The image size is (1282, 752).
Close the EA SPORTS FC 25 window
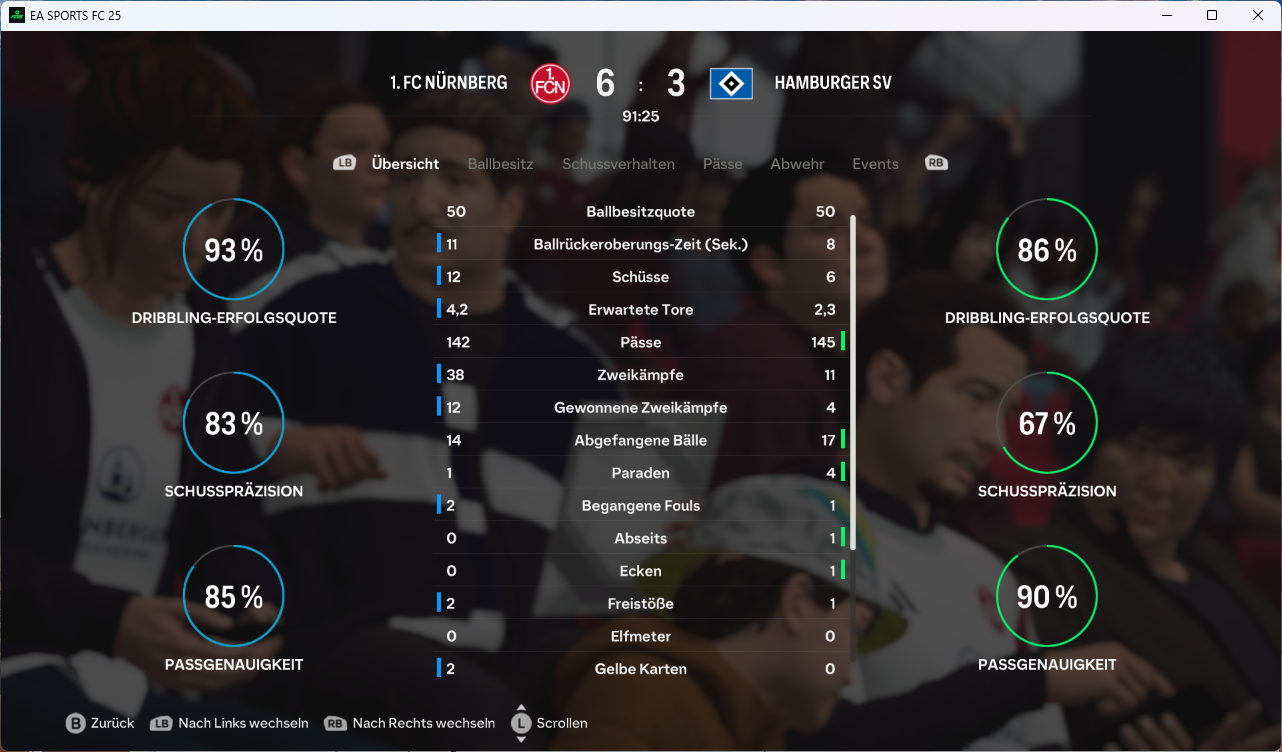(1258, 16)
